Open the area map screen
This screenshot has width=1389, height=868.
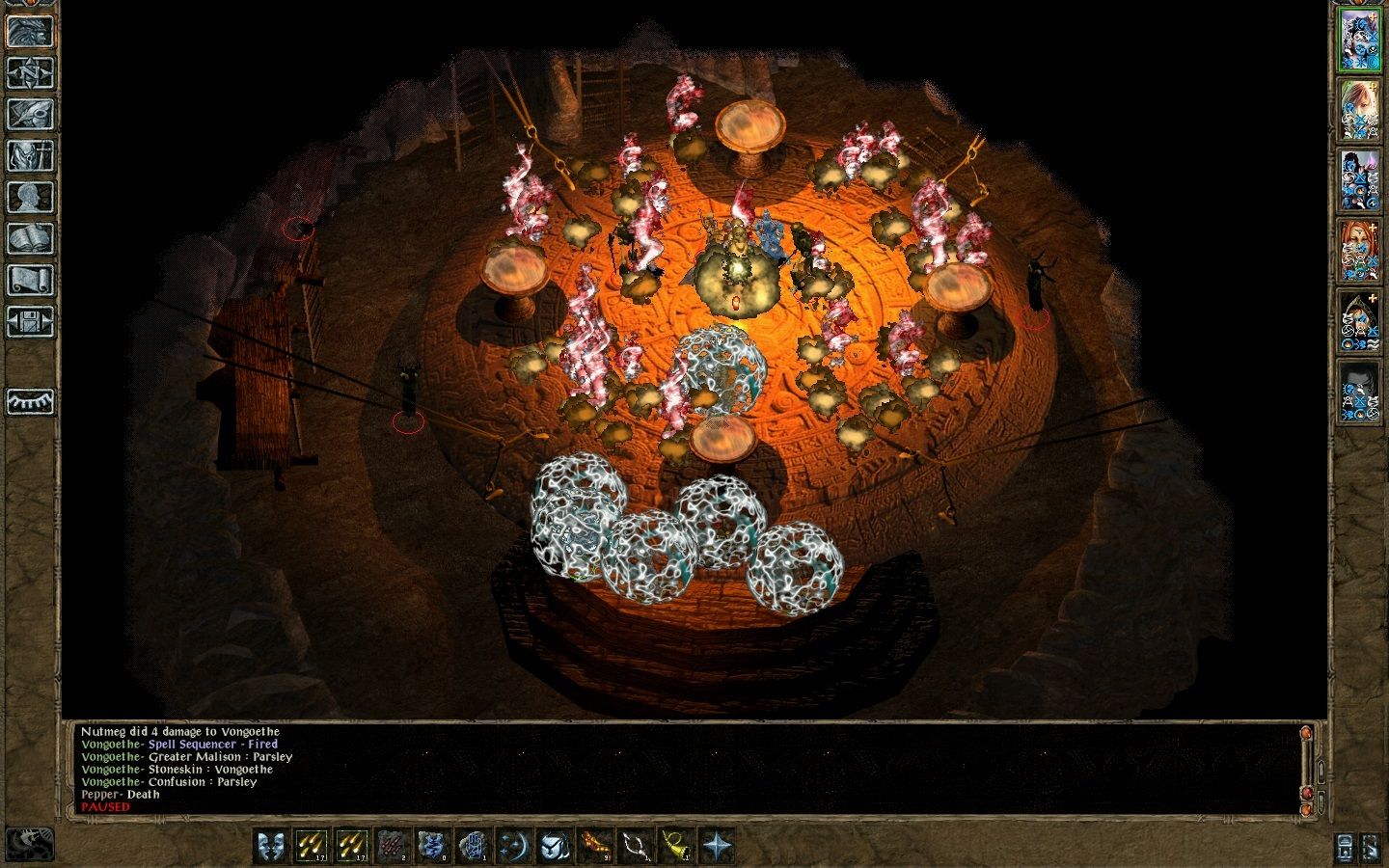30,72
